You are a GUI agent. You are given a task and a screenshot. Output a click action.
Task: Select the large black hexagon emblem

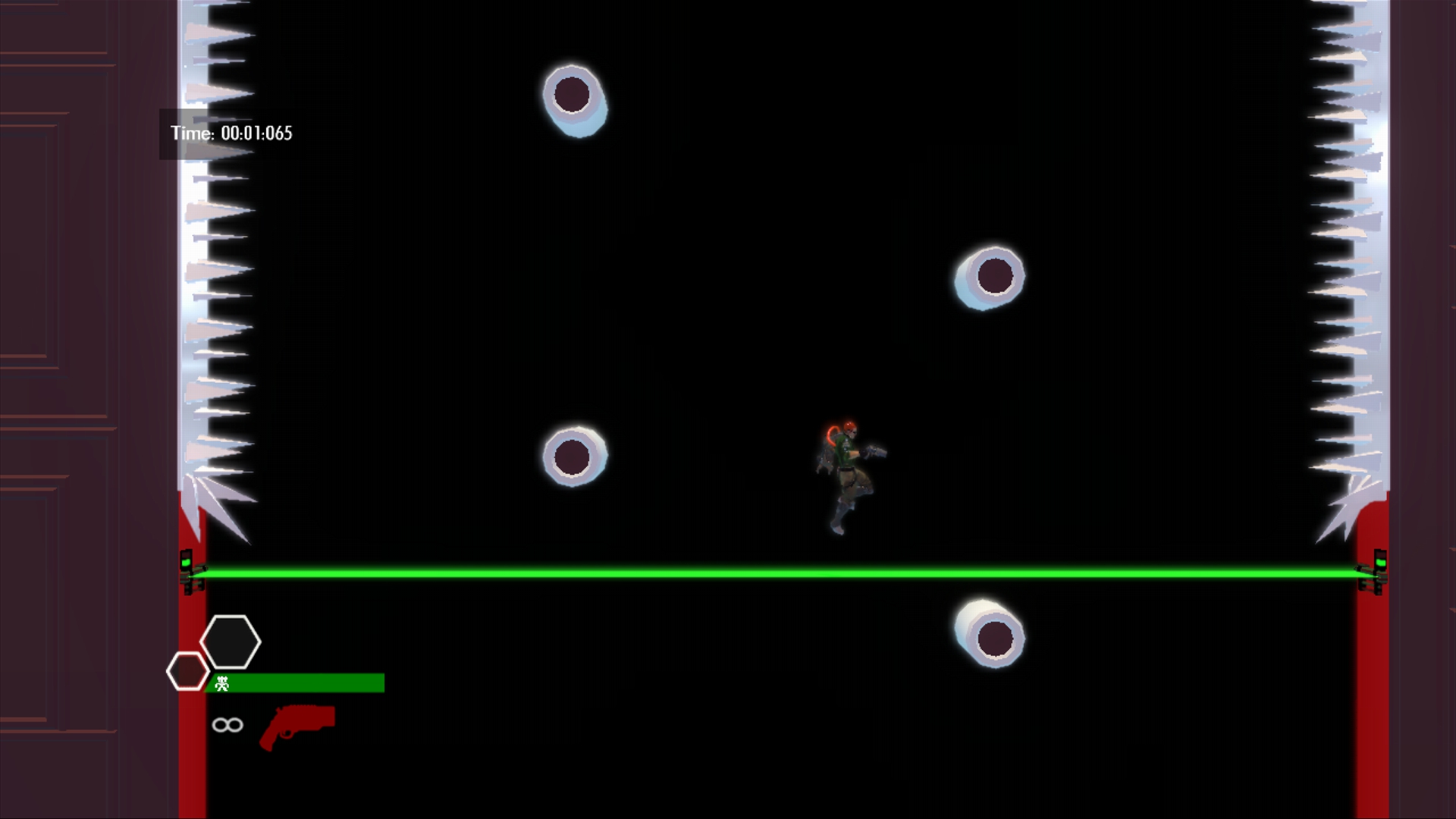[232, 642]
